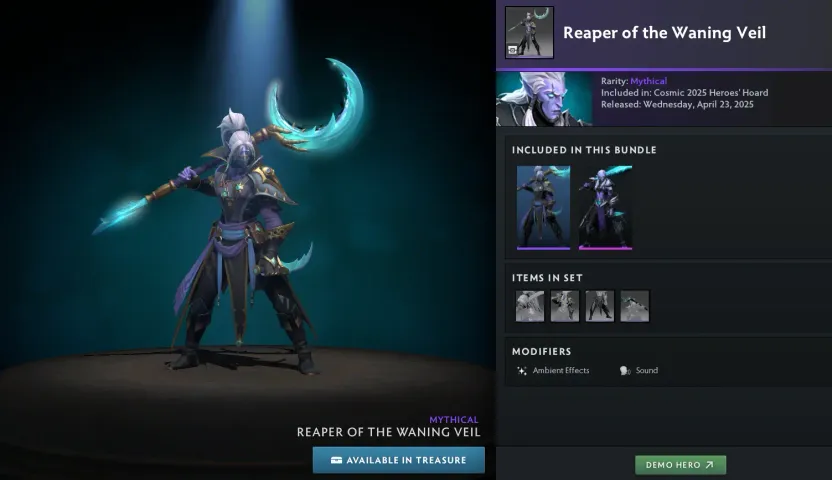
Task: Click the hero portrait beside the rarity info
Action: (544, 98)
